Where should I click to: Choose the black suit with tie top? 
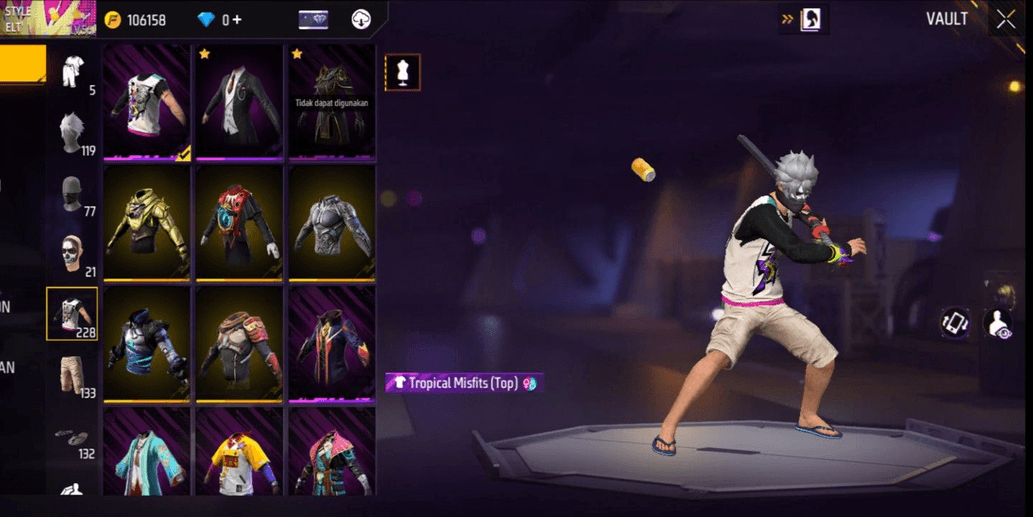click(239, 100)
